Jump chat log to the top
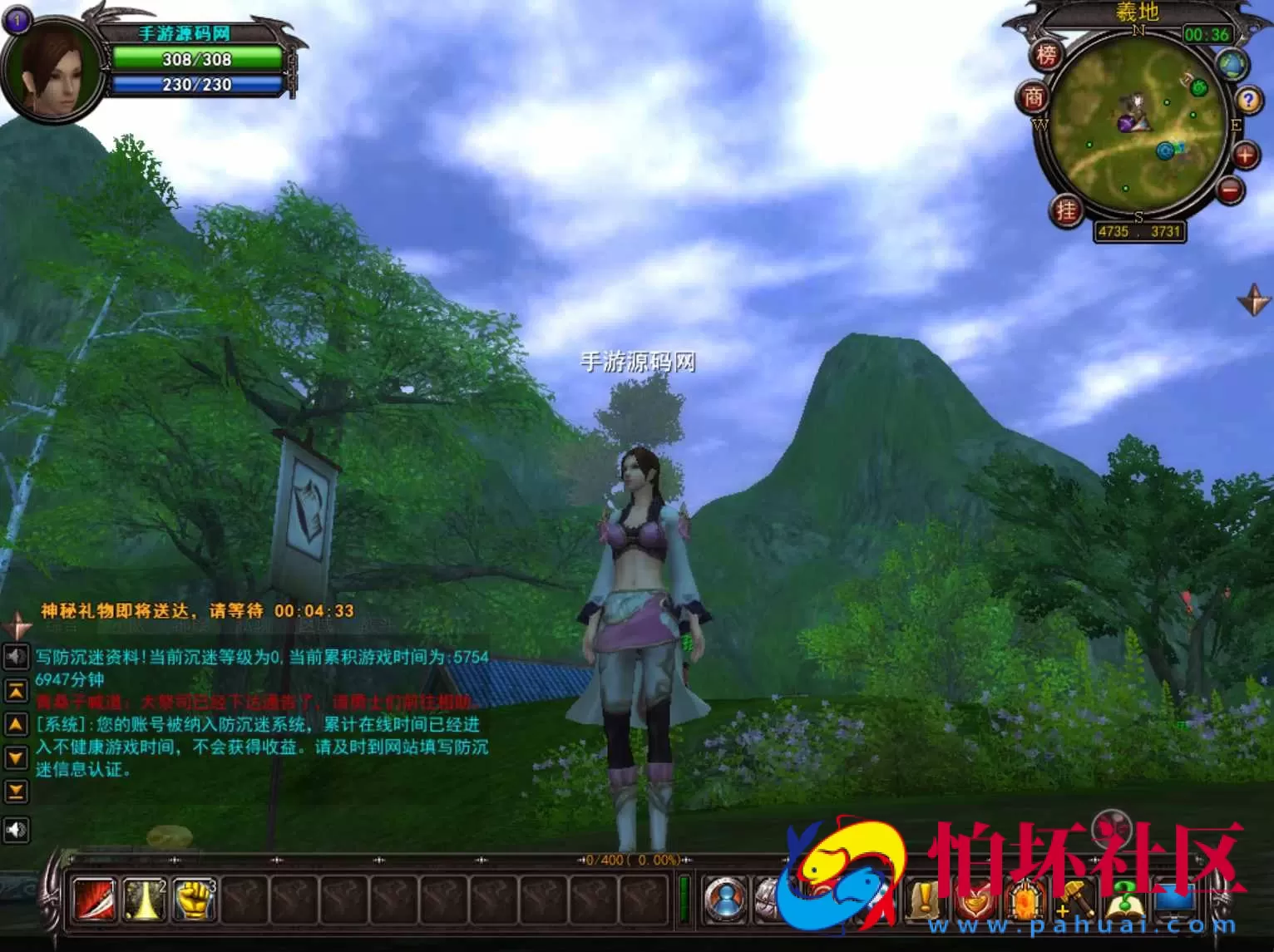Screen dimensions: 1274x952 pos(16,690)
